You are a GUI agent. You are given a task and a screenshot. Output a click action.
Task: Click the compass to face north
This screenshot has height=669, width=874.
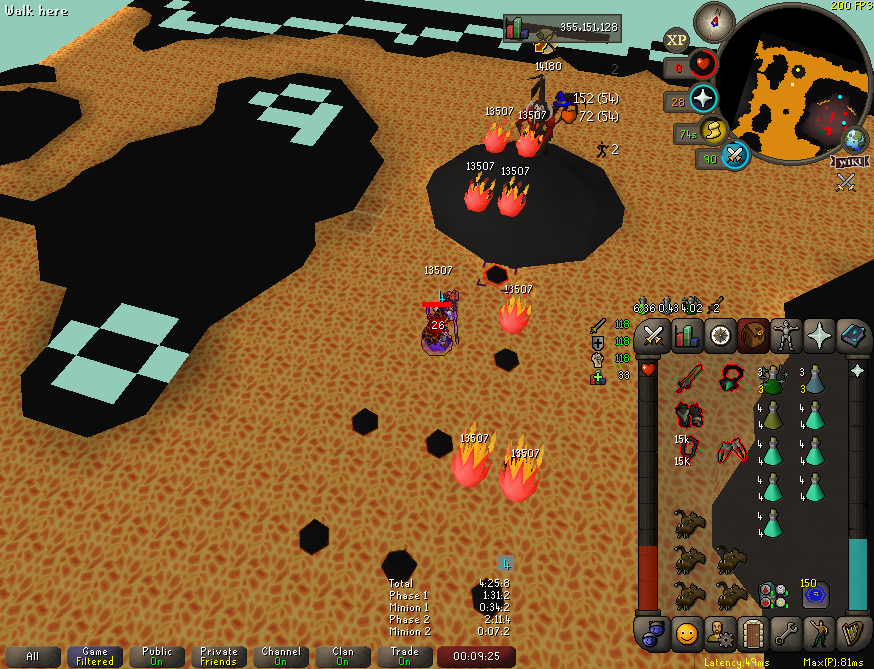(x=714, y=19)
